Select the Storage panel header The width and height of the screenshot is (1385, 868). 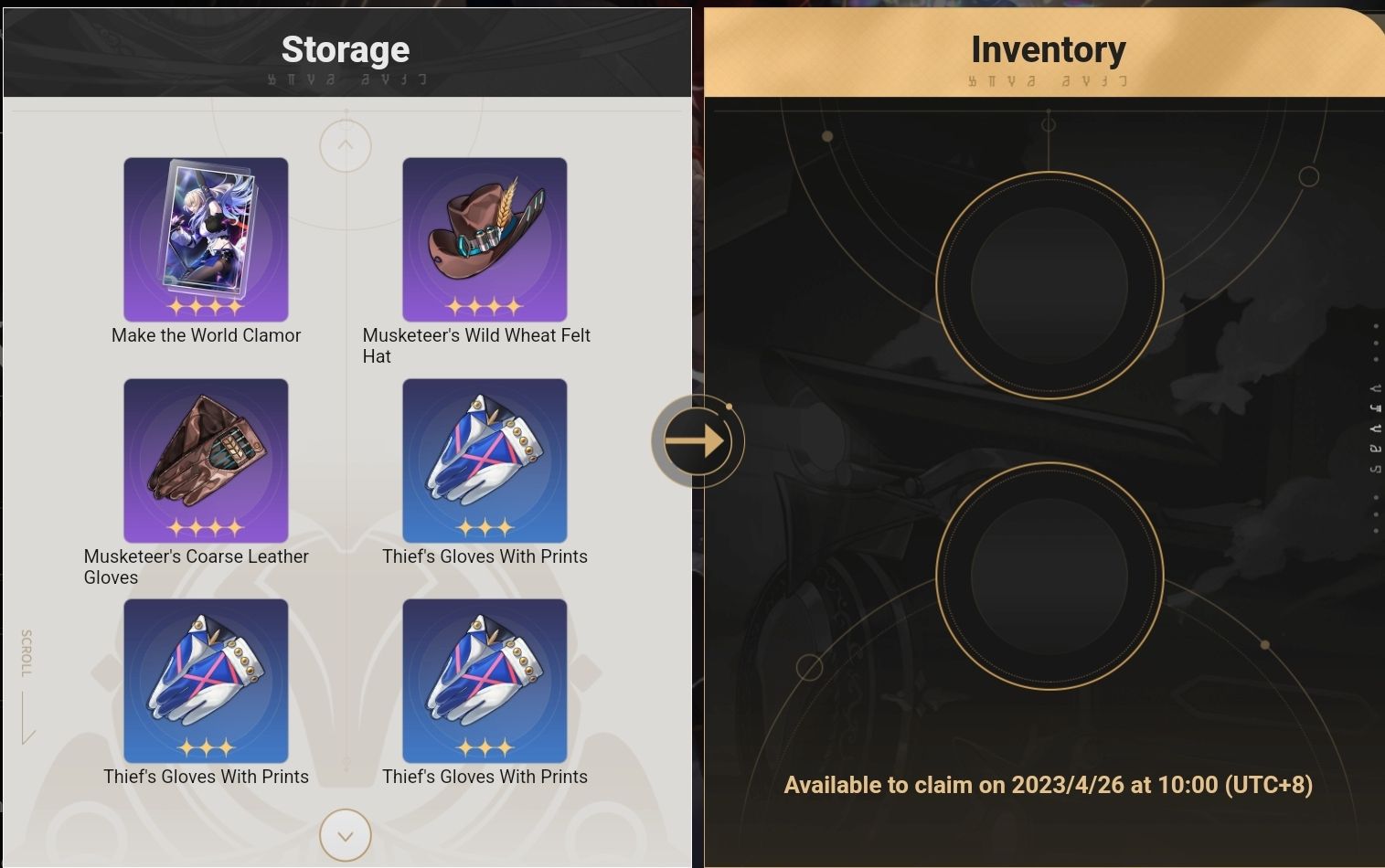346,49
